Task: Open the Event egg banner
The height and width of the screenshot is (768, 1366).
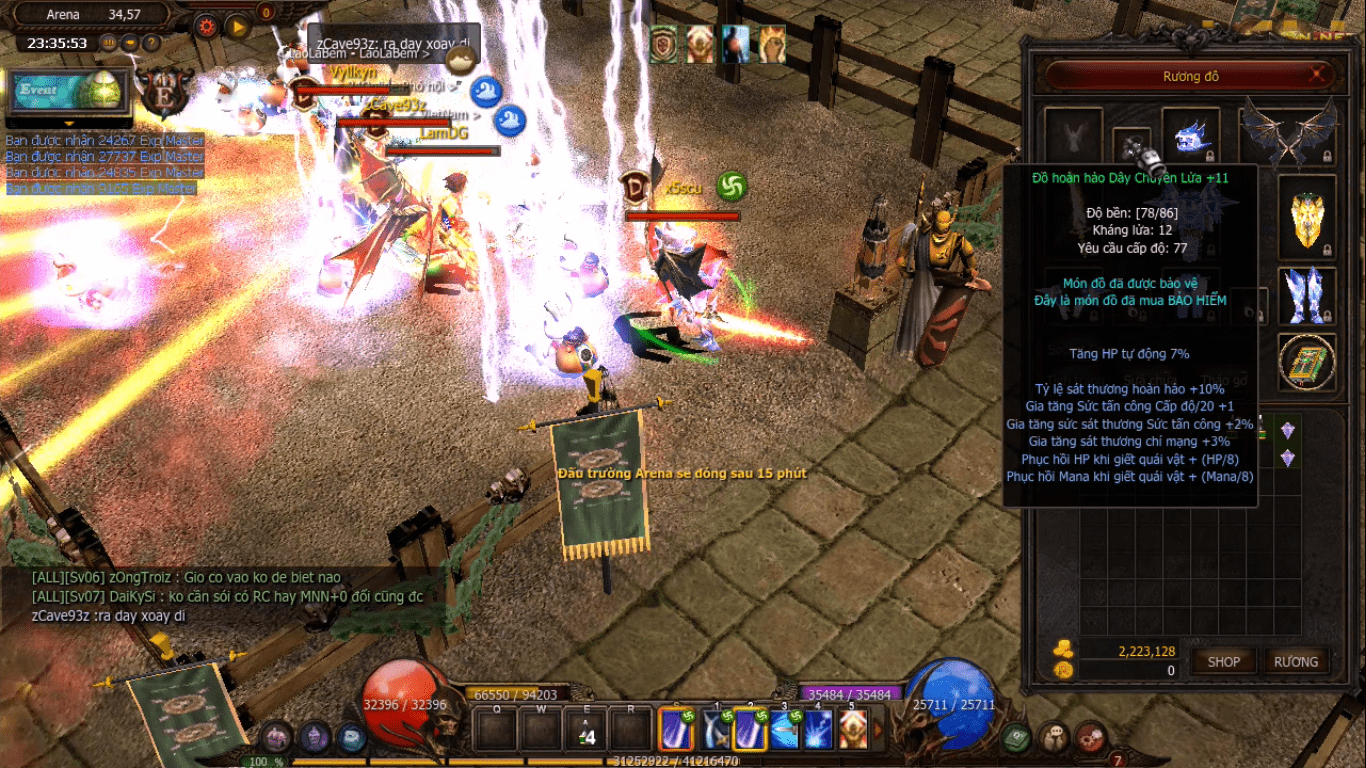Action: pyautogui.click(x=68, y=90)
